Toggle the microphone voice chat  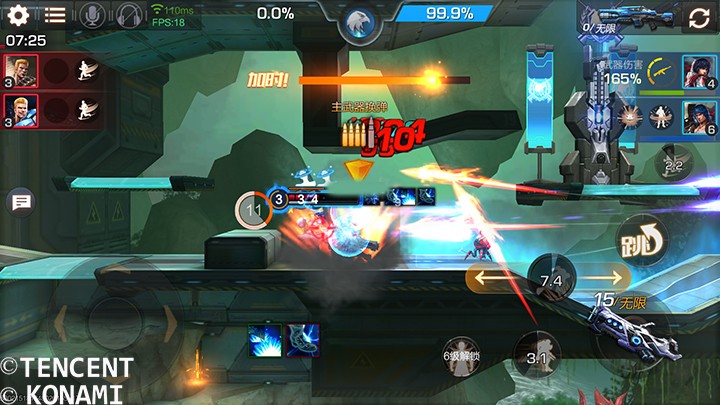coord(93,15)
